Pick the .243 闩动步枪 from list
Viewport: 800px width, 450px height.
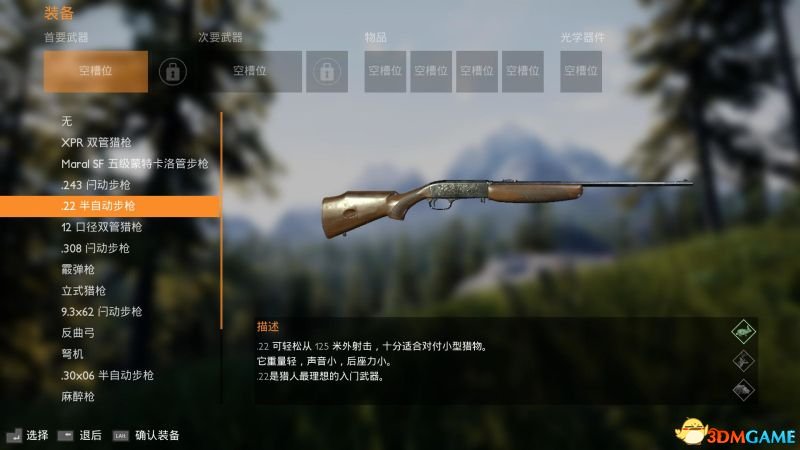(95, 185)
